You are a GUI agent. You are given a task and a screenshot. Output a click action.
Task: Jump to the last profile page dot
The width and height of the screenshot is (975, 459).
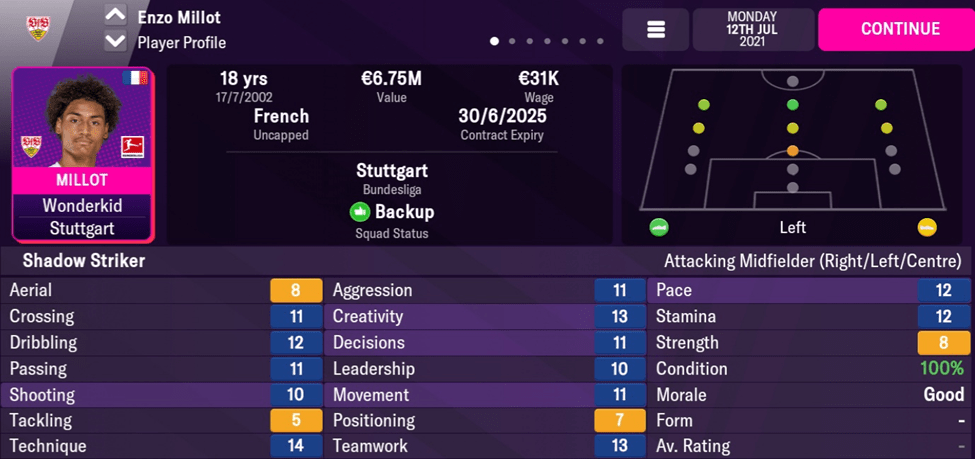point(600,42)
